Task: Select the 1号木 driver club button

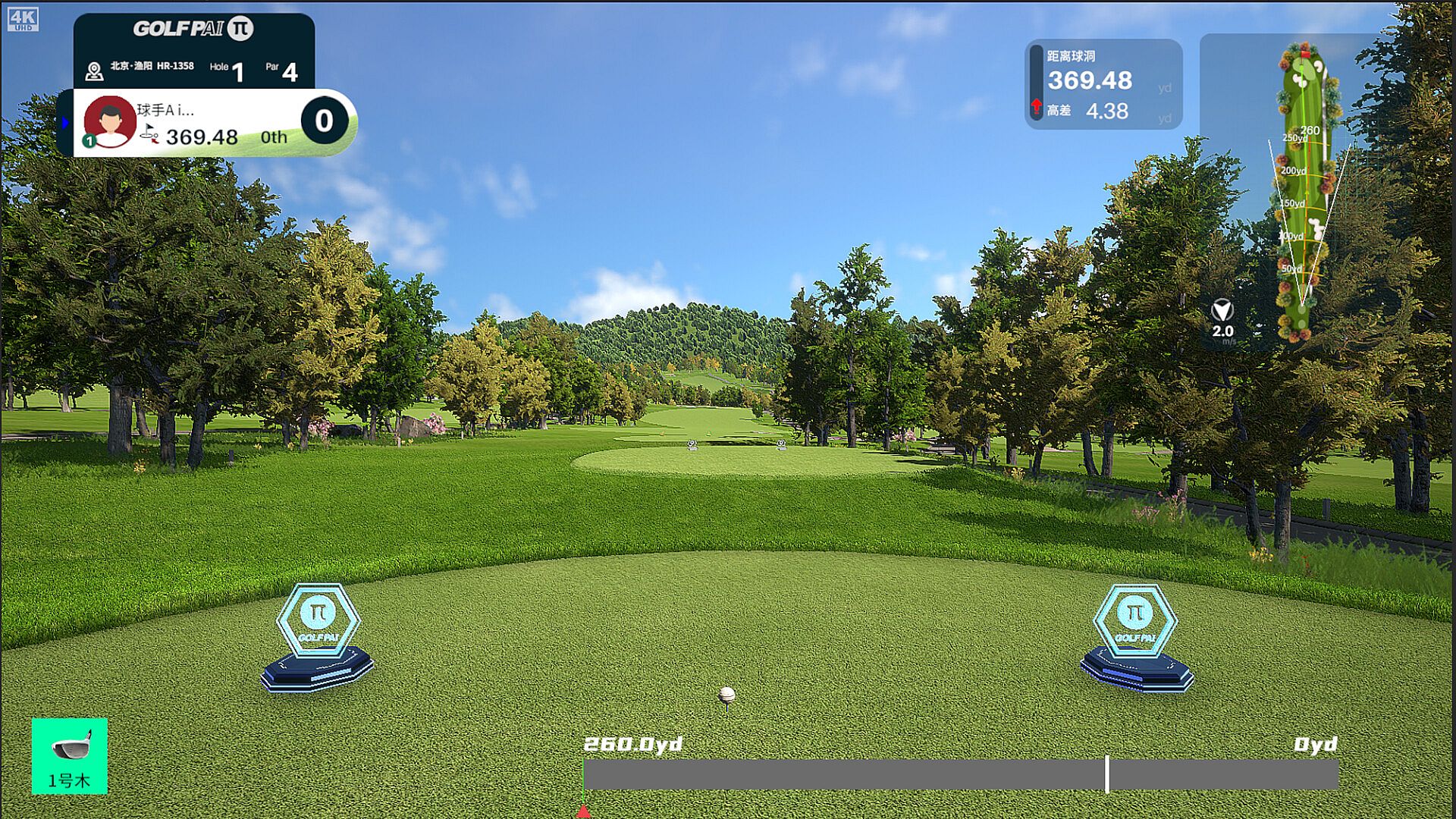Action: pyautogui.click(x=69, y=755)
